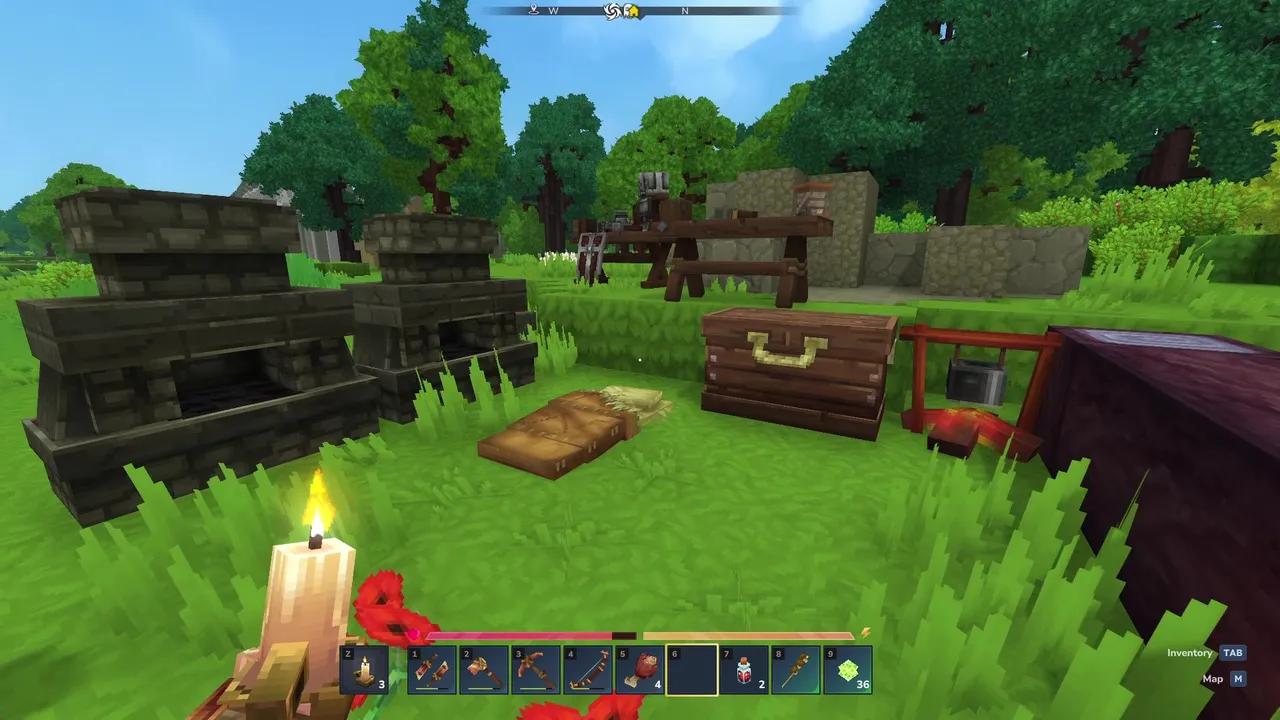Screen dimensions: 1280x720
Task: Select the cooked meat in slot 5
Action: pyautogui.click(x=640, y=668)
